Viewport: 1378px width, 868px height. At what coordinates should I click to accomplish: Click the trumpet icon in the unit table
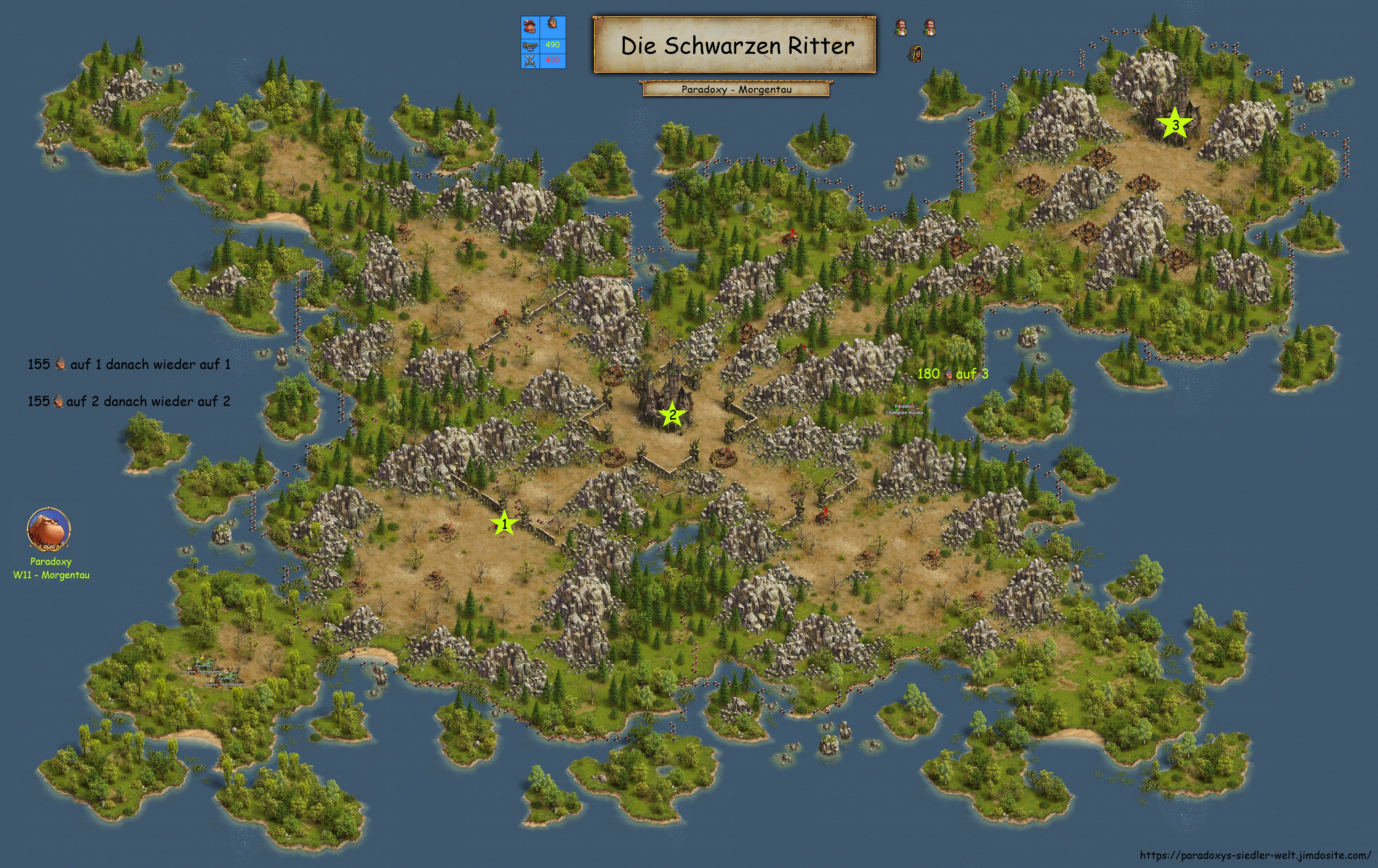tap(530, 45)
